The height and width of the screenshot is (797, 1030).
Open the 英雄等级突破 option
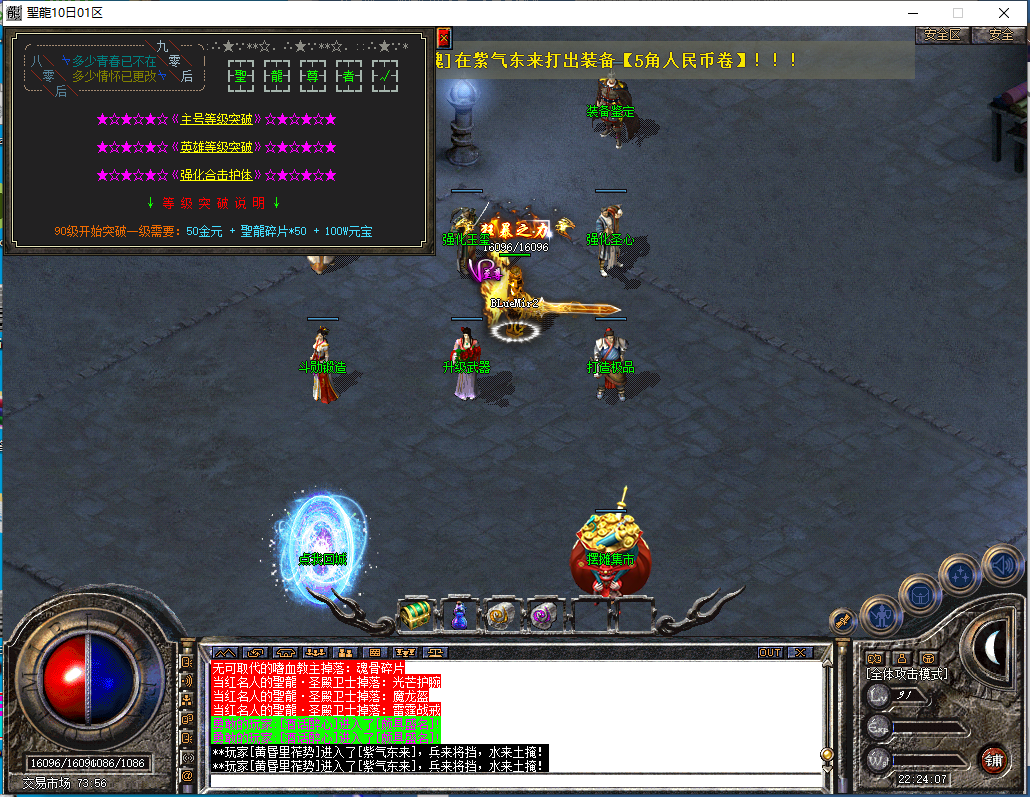(216, 148)
